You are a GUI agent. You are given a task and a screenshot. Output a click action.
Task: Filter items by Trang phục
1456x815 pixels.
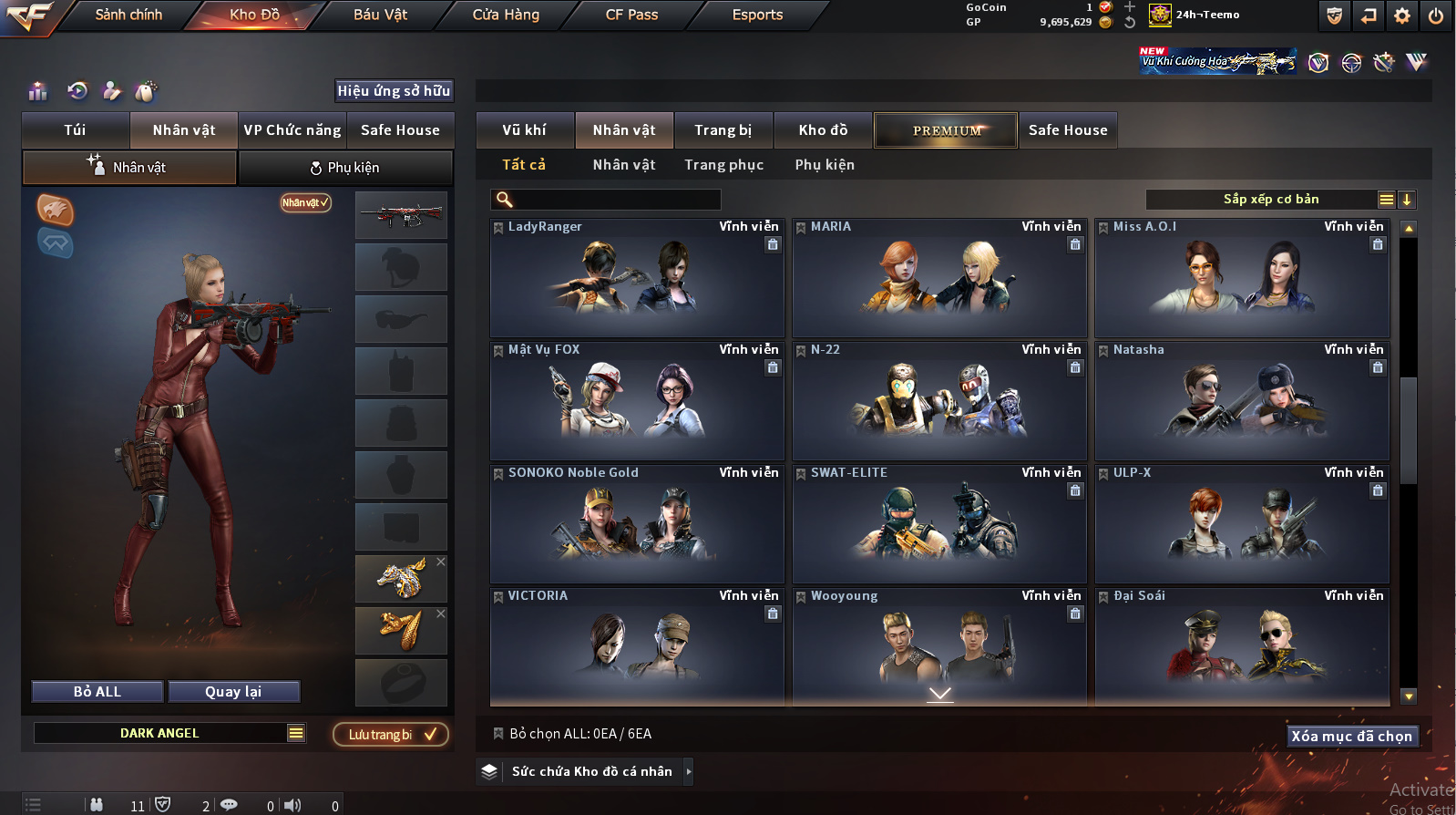[x=723, y=165]
